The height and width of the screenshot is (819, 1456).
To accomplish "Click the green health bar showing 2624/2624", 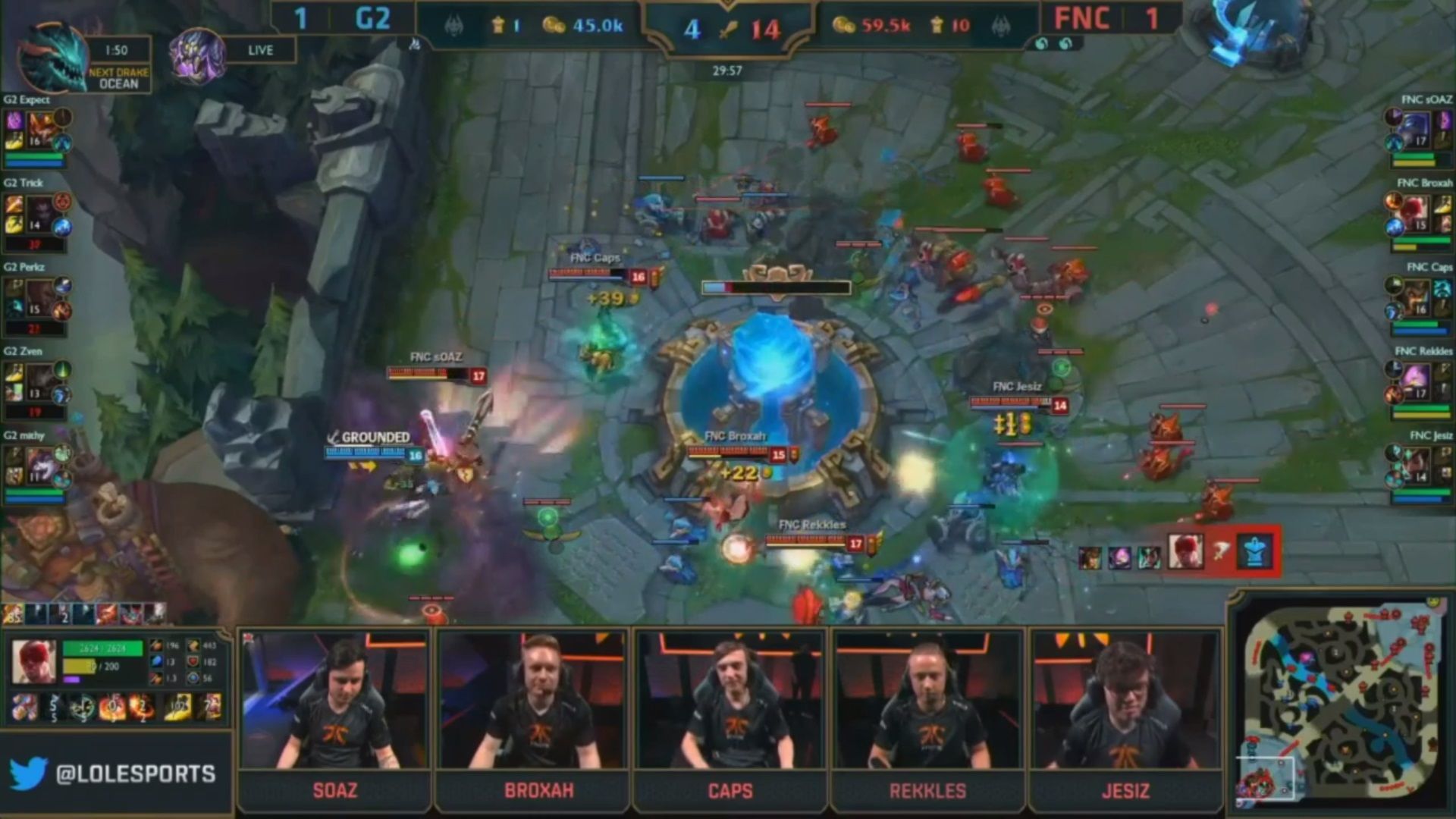I will tap(102, 647).
